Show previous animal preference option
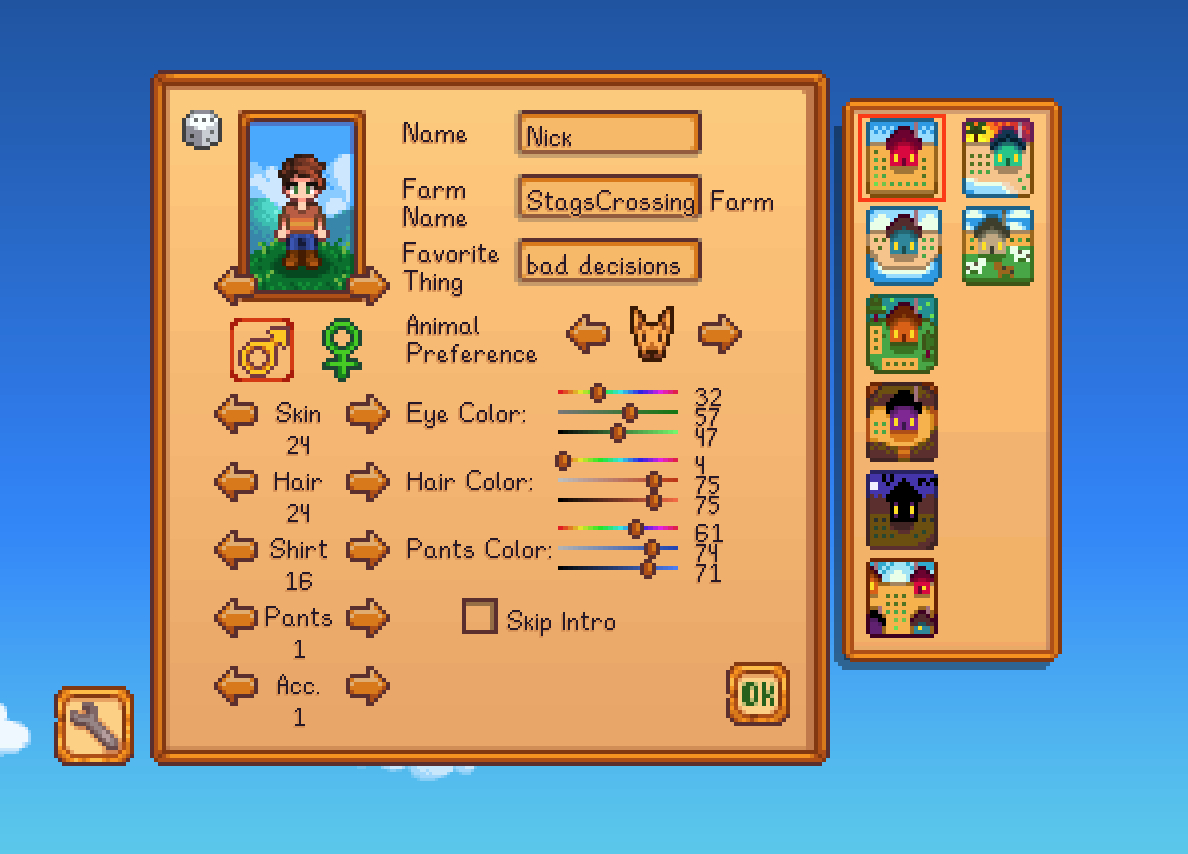1188x854 pixels. pos(588,333)
